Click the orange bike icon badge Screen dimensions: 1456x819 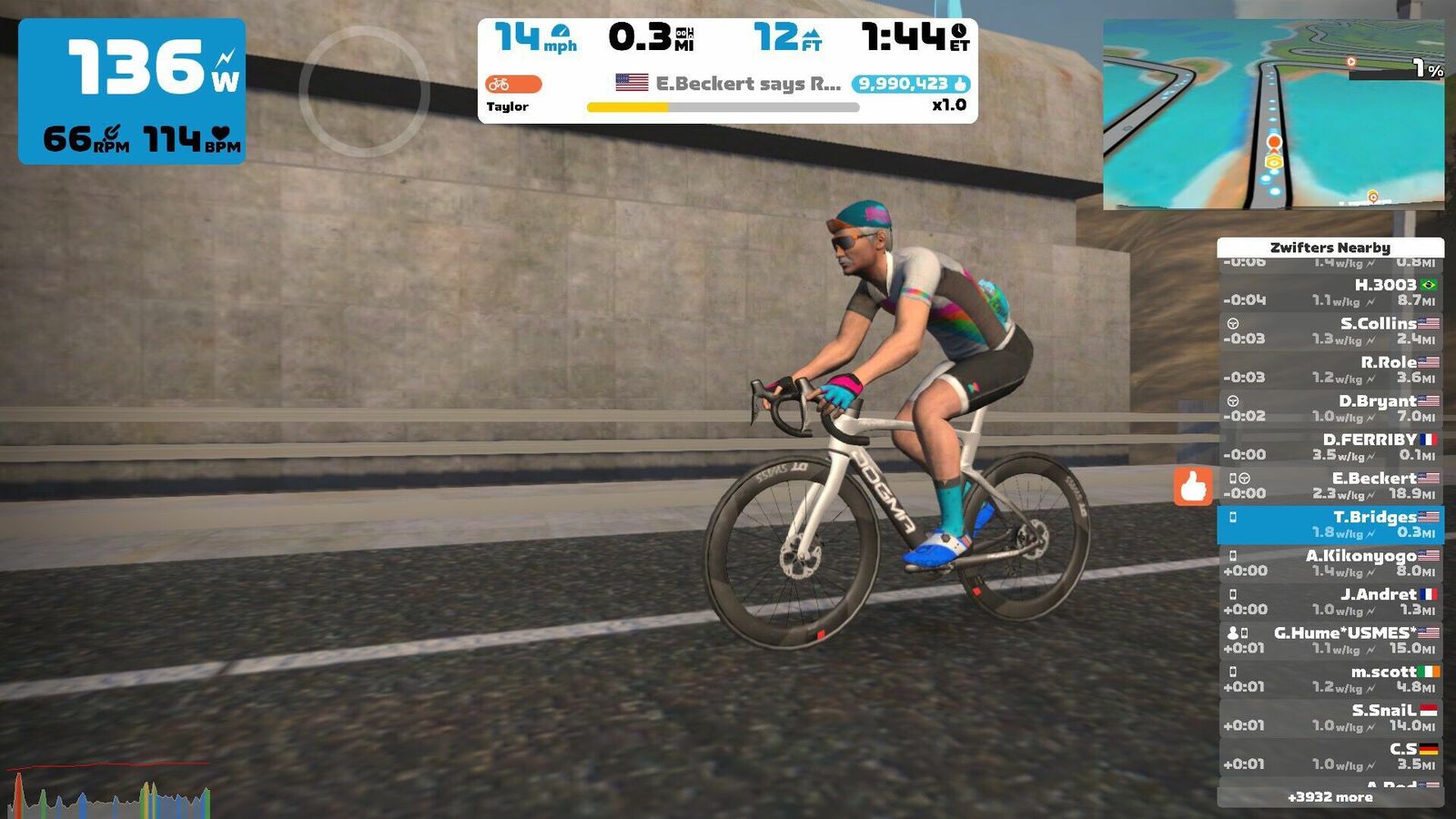coord(513,85)
